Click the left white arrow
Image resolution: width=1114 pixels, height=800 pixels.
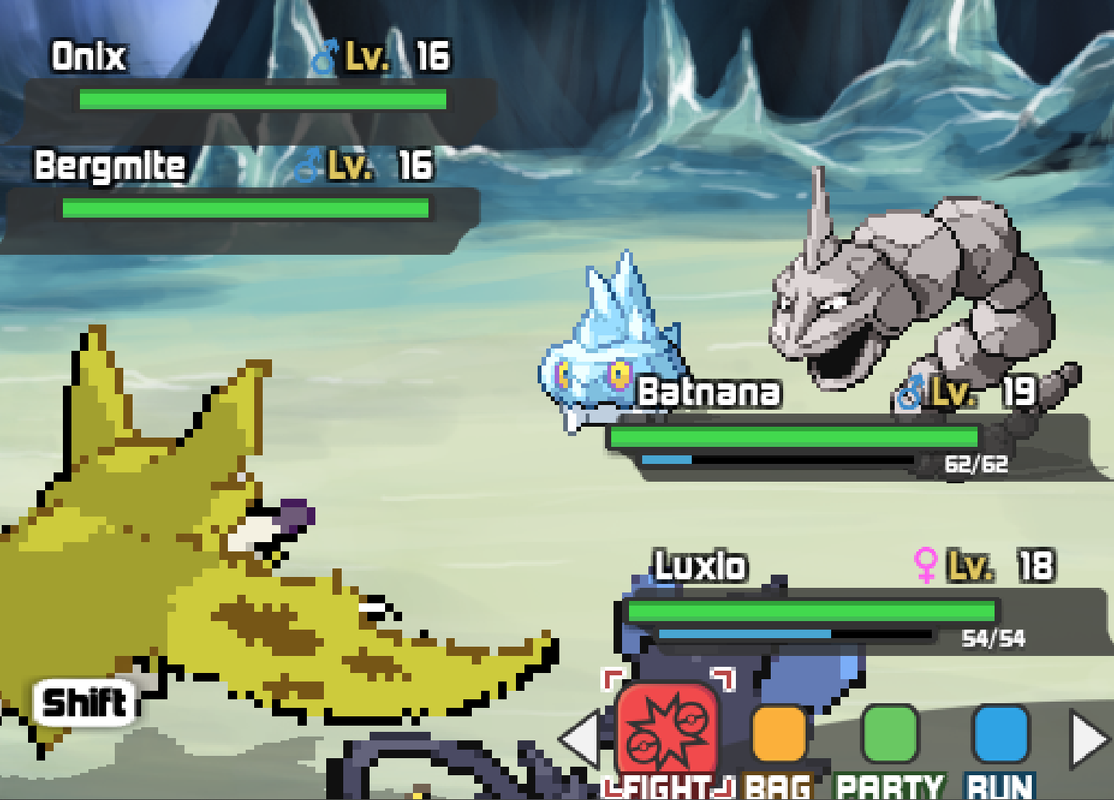coord(579,741)
